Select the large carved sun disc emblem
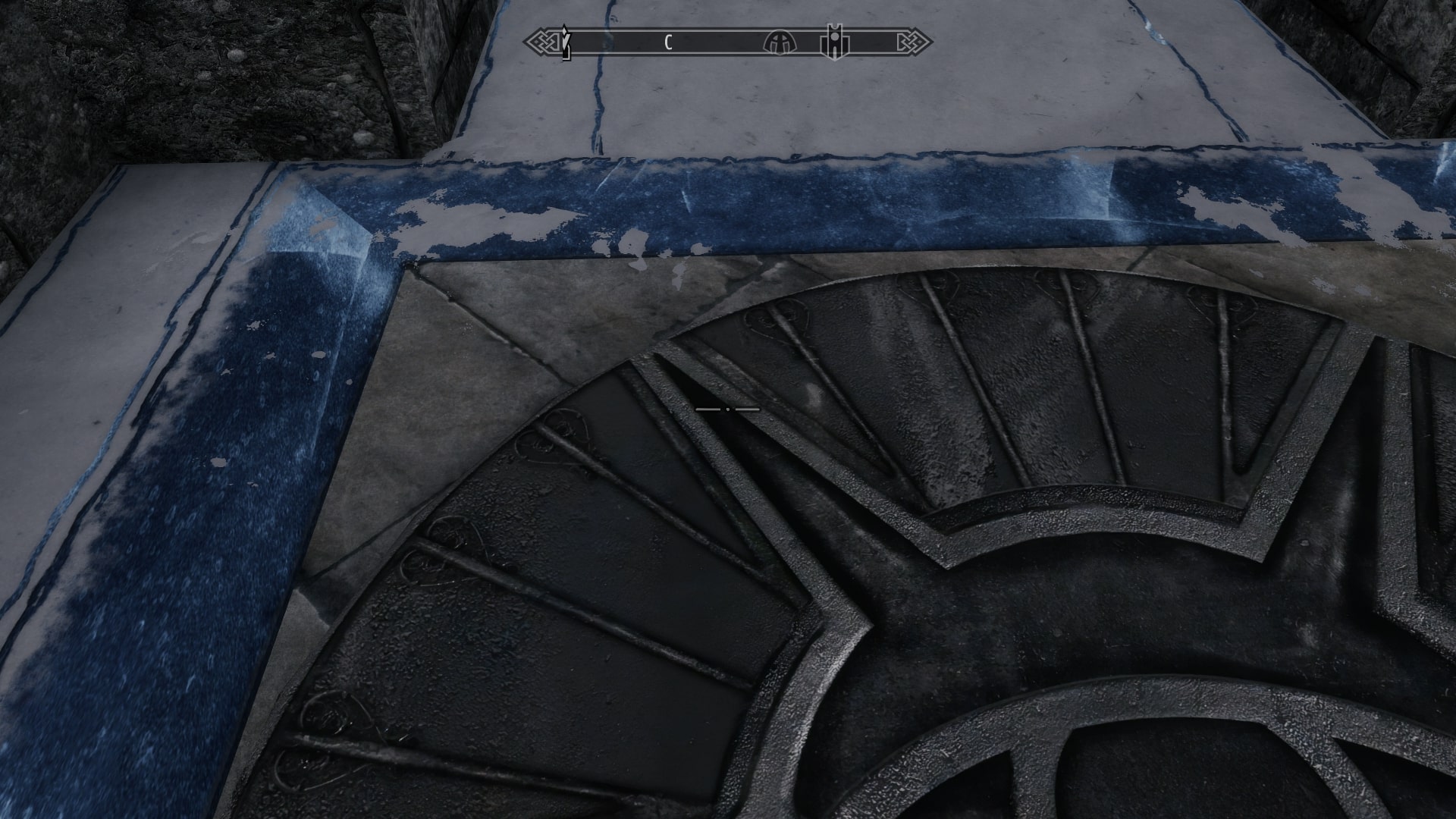This screenshot has height=819, width=1456. (x=986, y=569)
